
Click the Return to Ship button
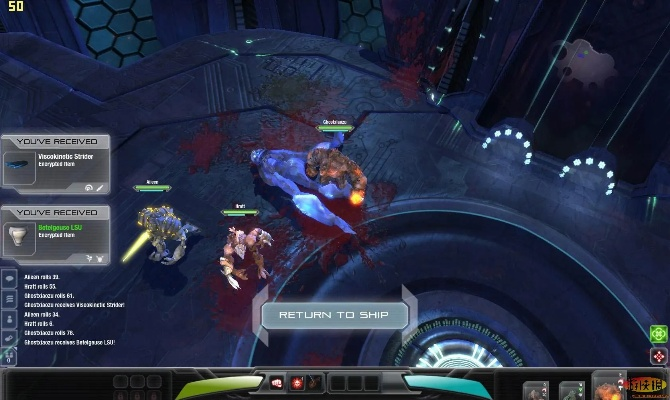pyautogui.click(x=335, y=315)
